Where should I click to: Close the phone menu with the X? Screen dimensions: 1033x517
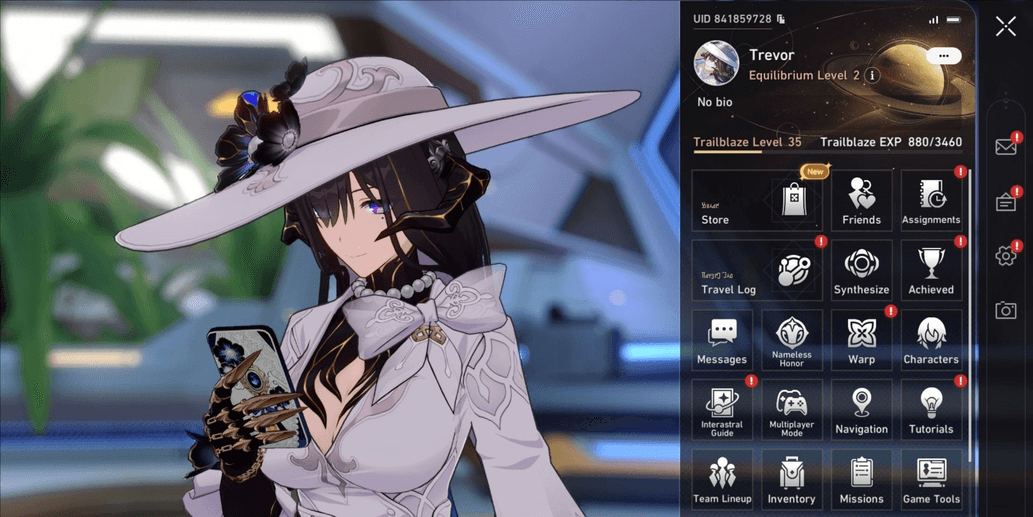click(x=1005, y=27)
